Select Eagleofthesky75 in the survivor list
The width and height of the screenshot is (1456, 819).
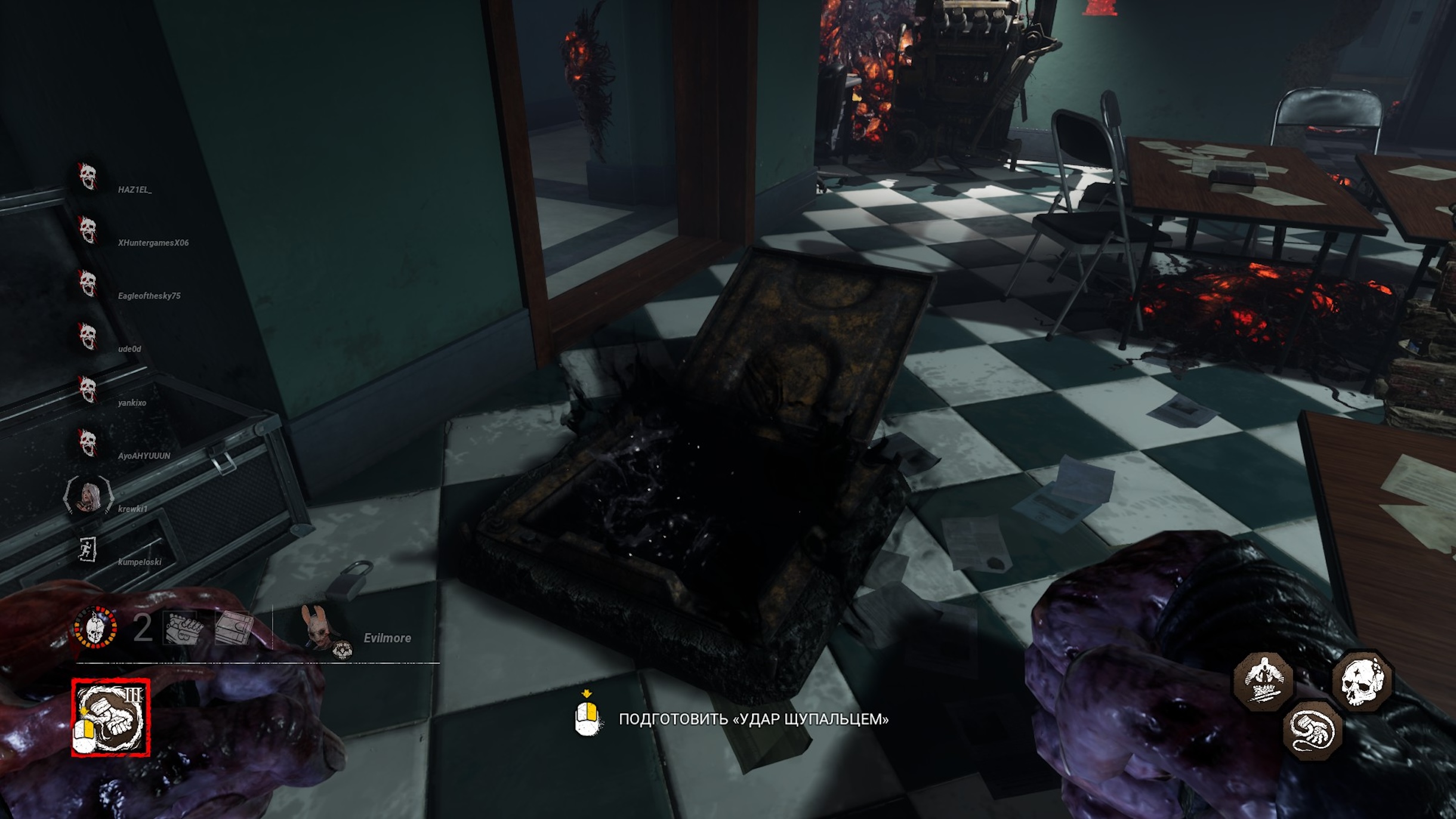pyautogui.click(x=149, y=296)
